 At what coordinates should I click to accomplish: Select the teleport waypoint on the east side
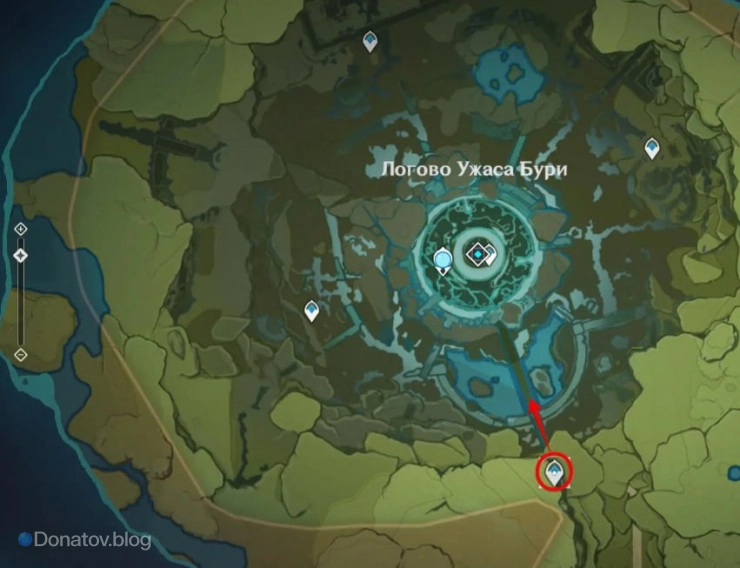pos(652,148)
